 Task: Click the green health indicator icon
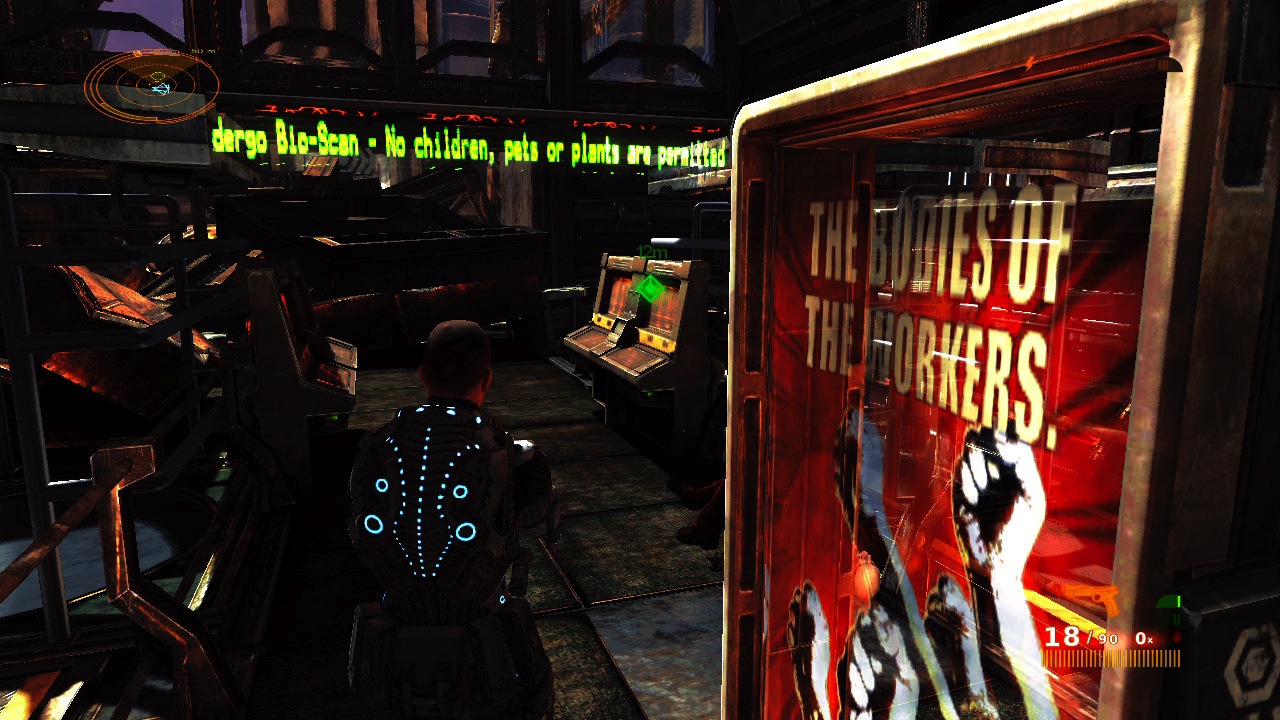(1168, 601)
